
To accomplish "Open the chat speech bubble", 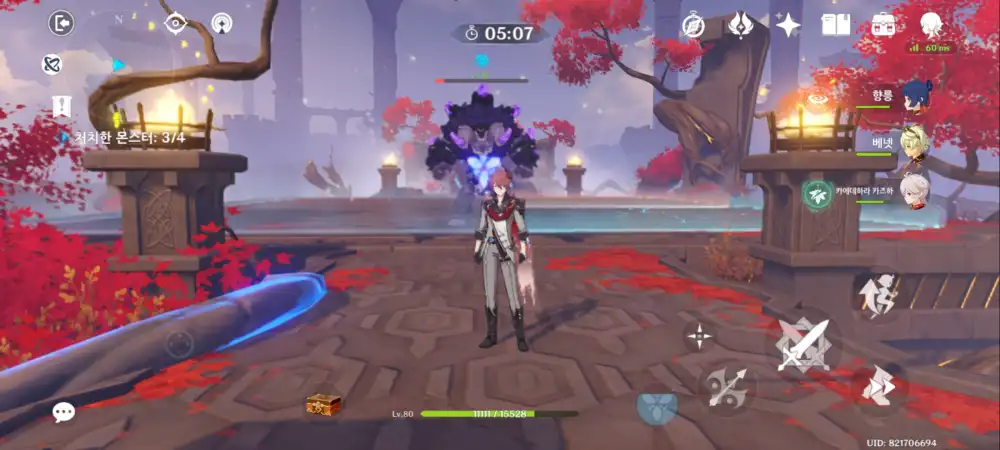I will click(x=64, y=411).
